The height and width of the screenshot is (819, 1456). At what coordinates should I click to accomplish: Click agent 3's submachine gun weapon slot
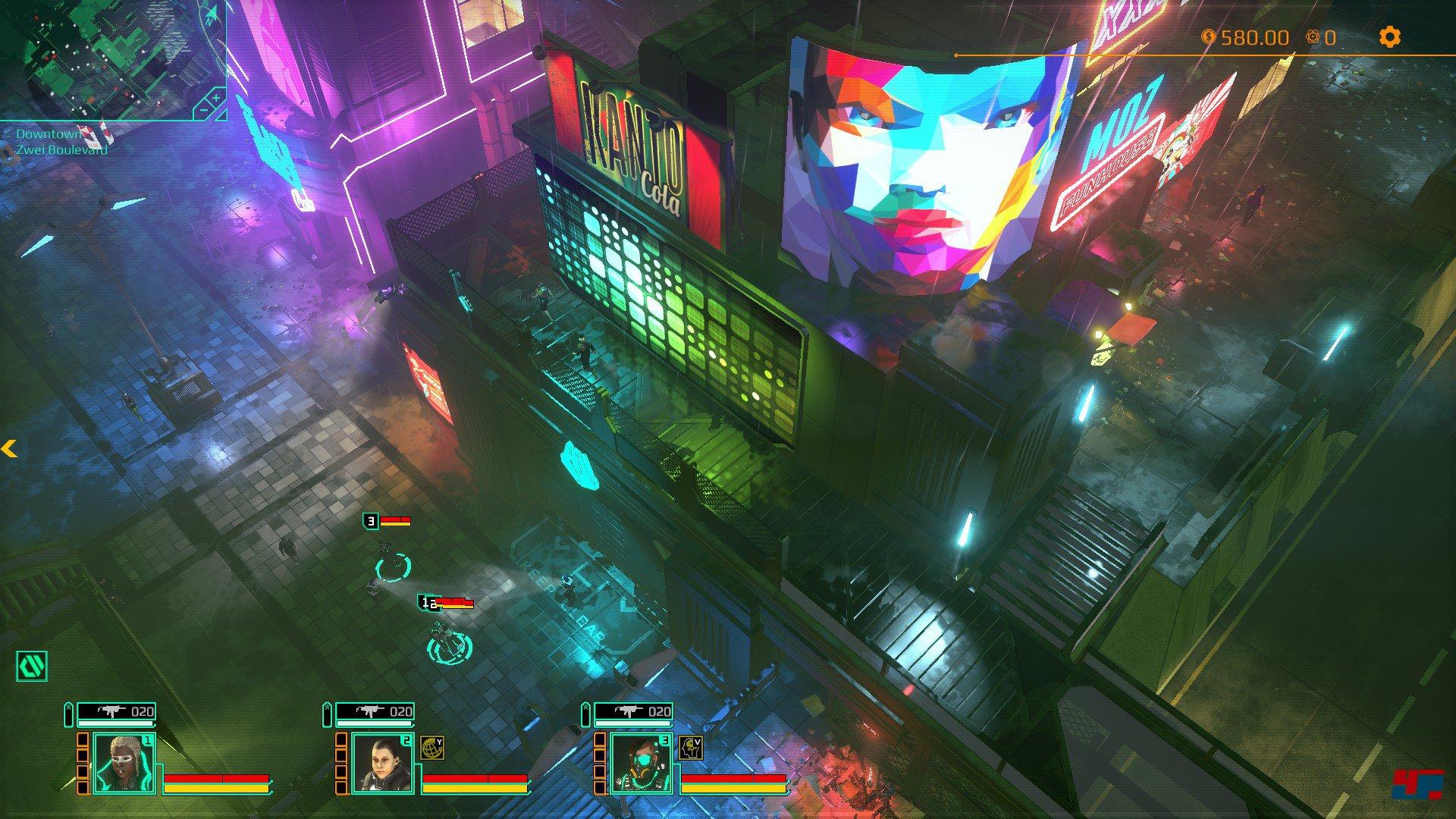point(634,711)
